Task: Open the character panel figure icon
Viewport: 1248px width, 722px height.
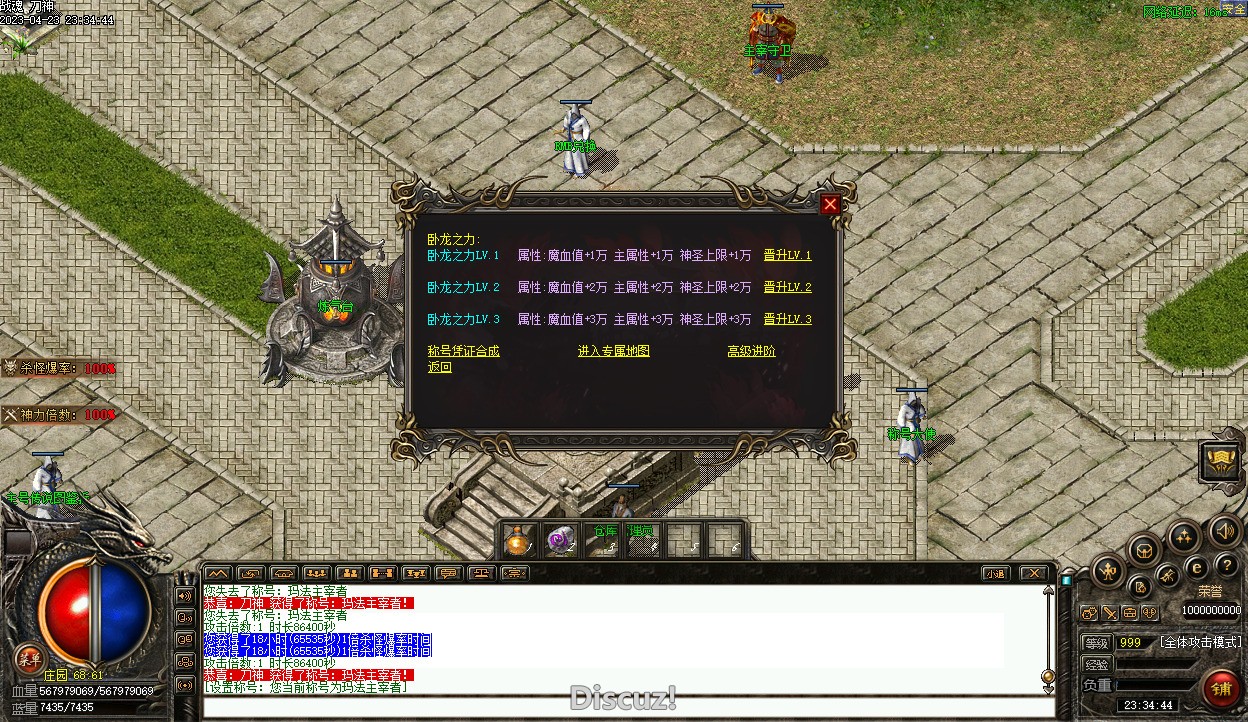Action: (1108, 572)
